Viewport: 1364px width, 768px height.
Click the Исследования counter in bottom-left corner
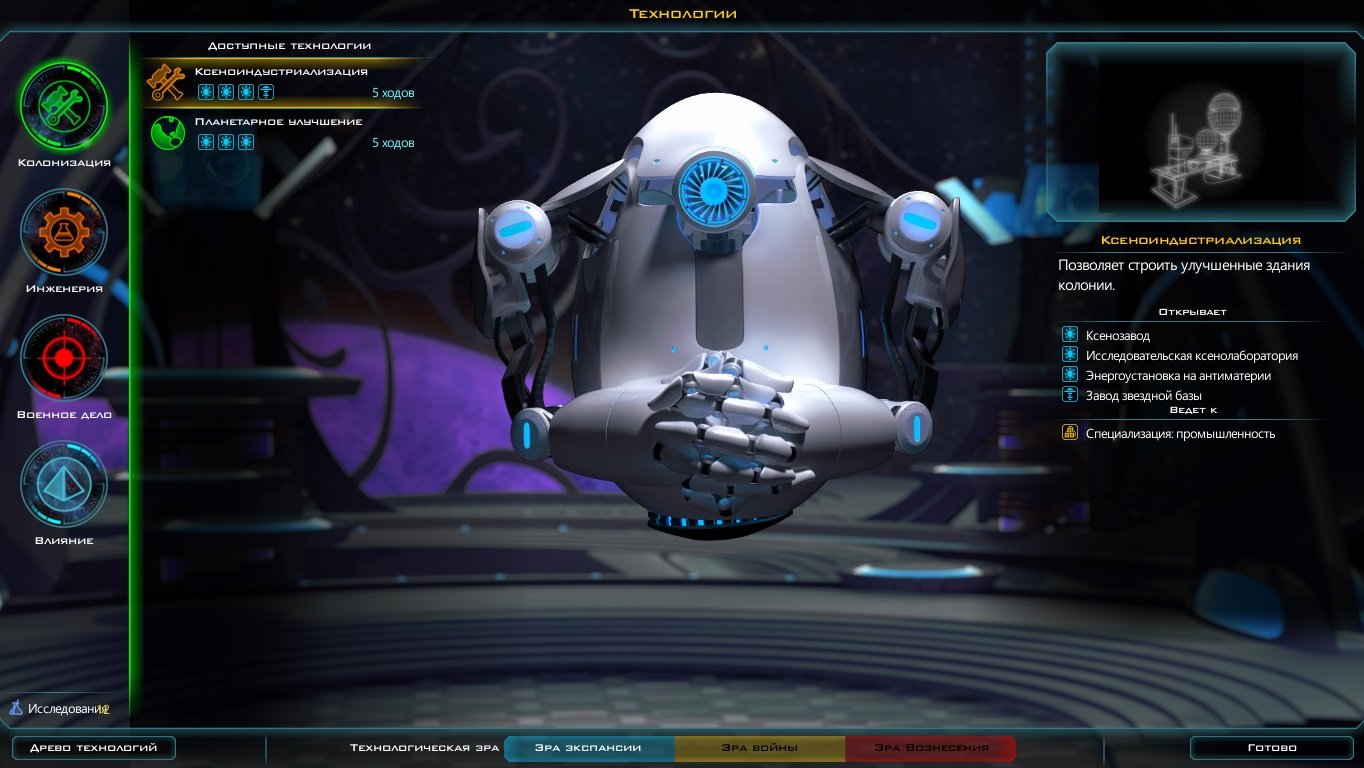point(60,708)
